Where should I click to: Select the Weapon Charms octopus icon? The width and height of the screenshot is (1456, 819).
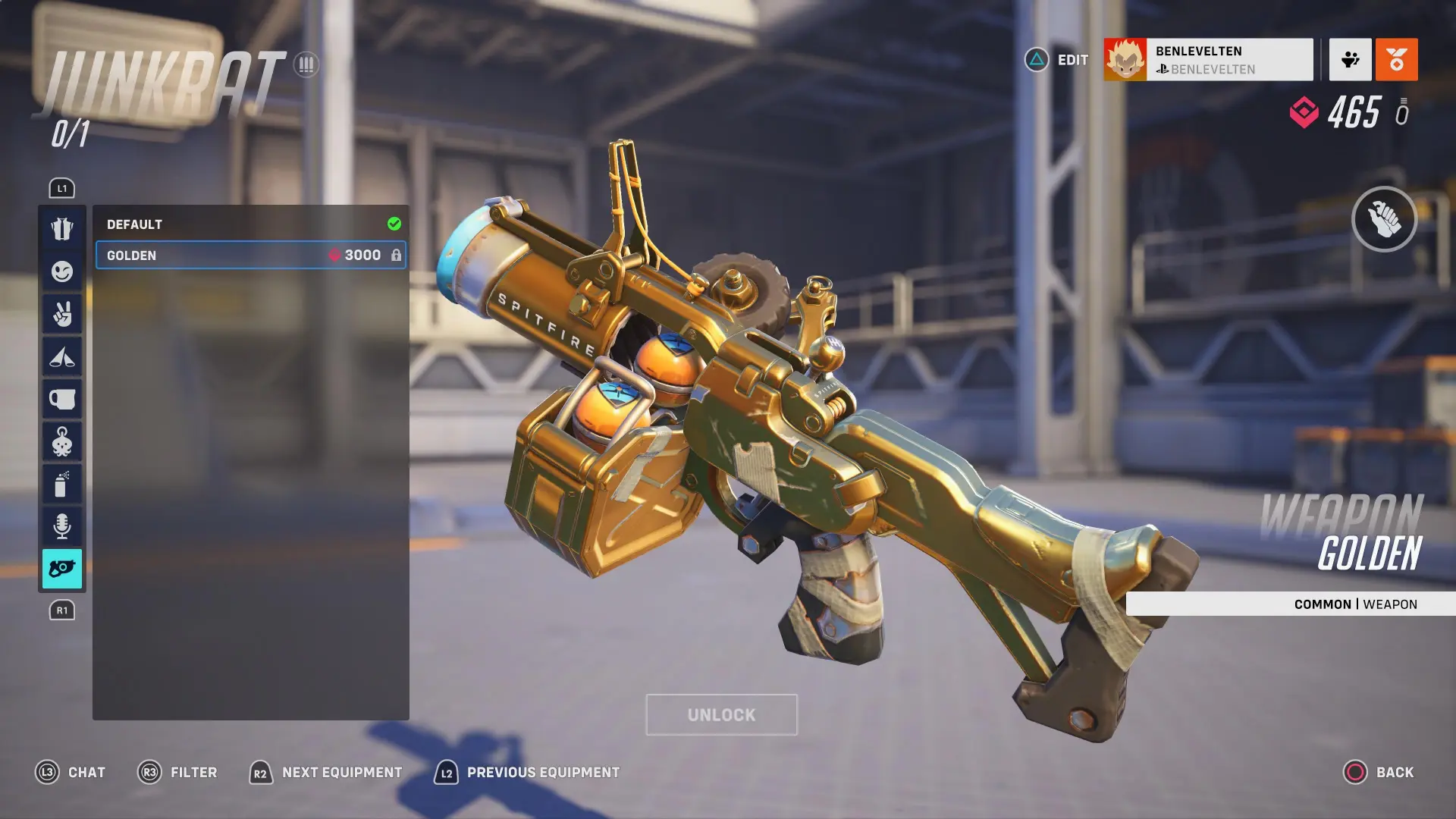(62, 441)
